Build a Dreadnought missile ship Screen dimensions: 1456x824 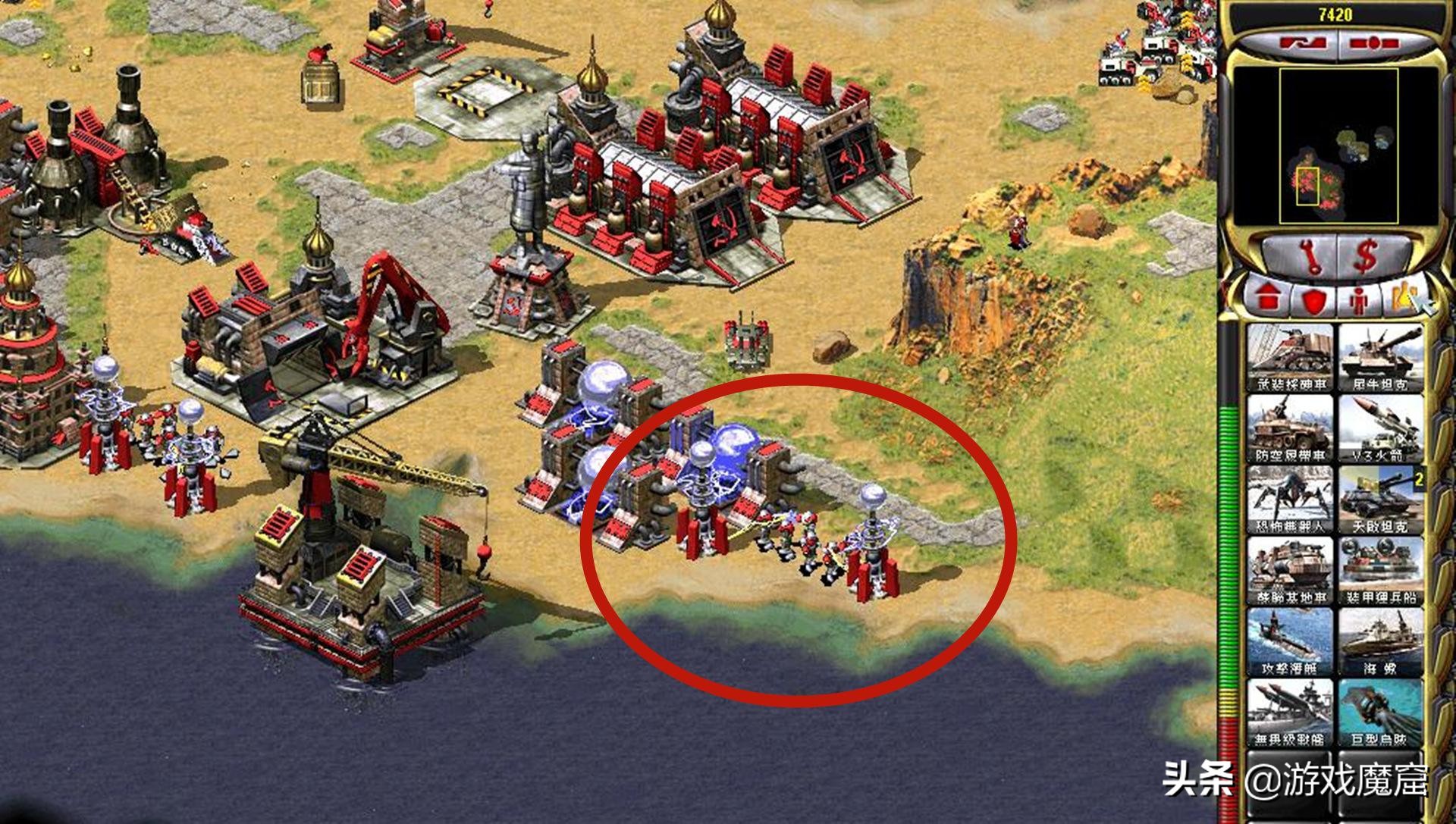[1290, 713]
